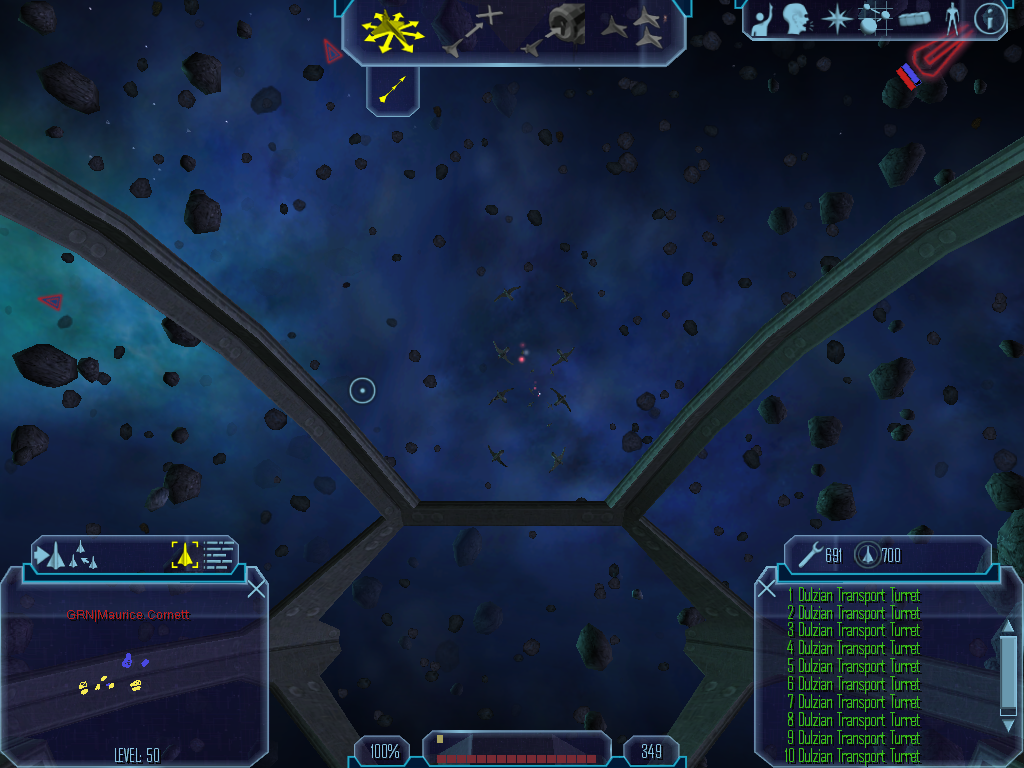
Task: Select turret 1 Dulzian Transport Turret
Action: [854, 595]
